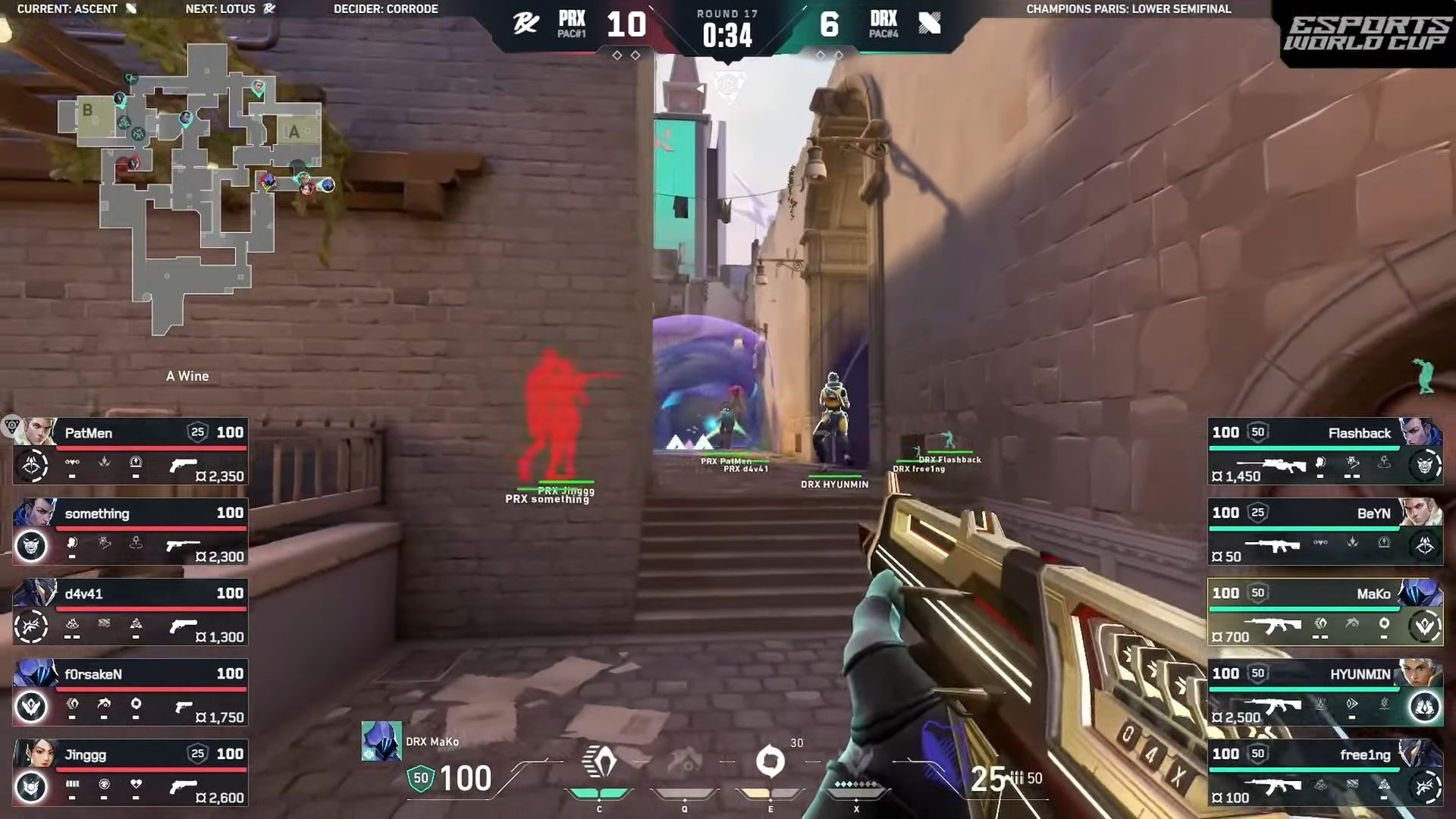The height and width of the screenshot is (819, 1456).
Task: Click the DRX MaKo agent portrait
Action: [x=381, y=741]
